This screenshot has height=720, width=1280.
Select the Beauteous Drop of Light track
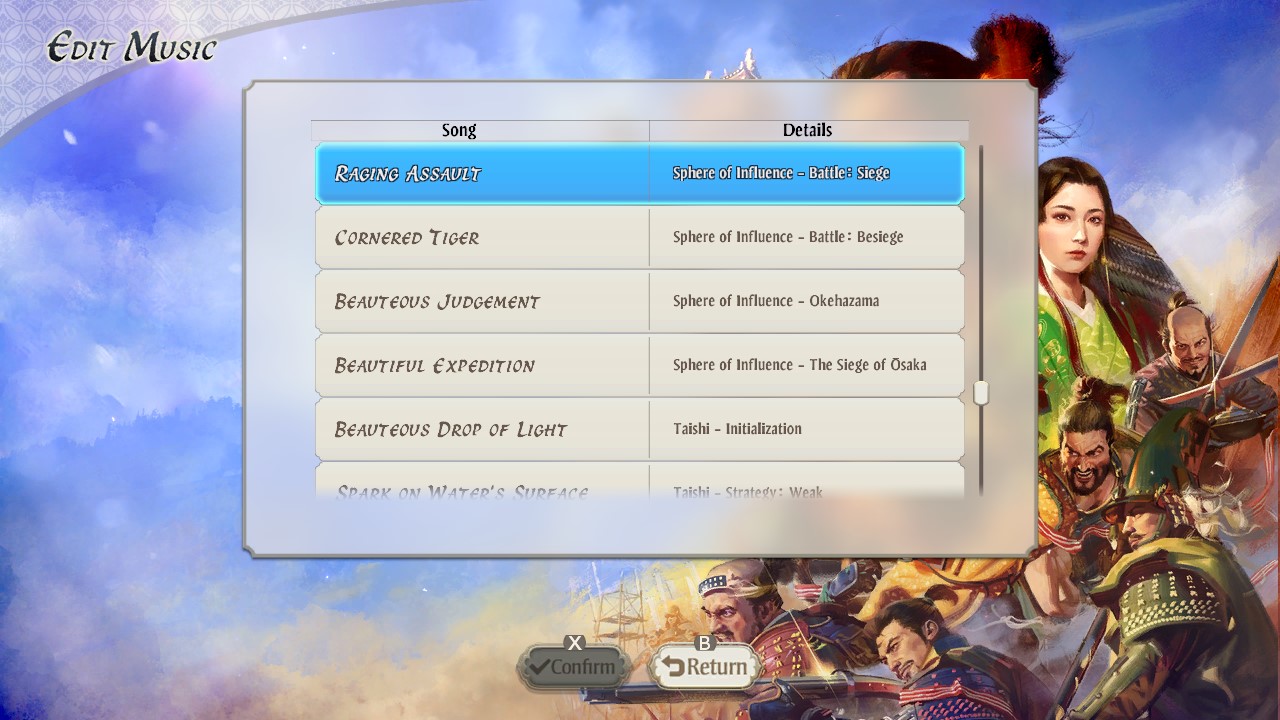pos(480,429)
